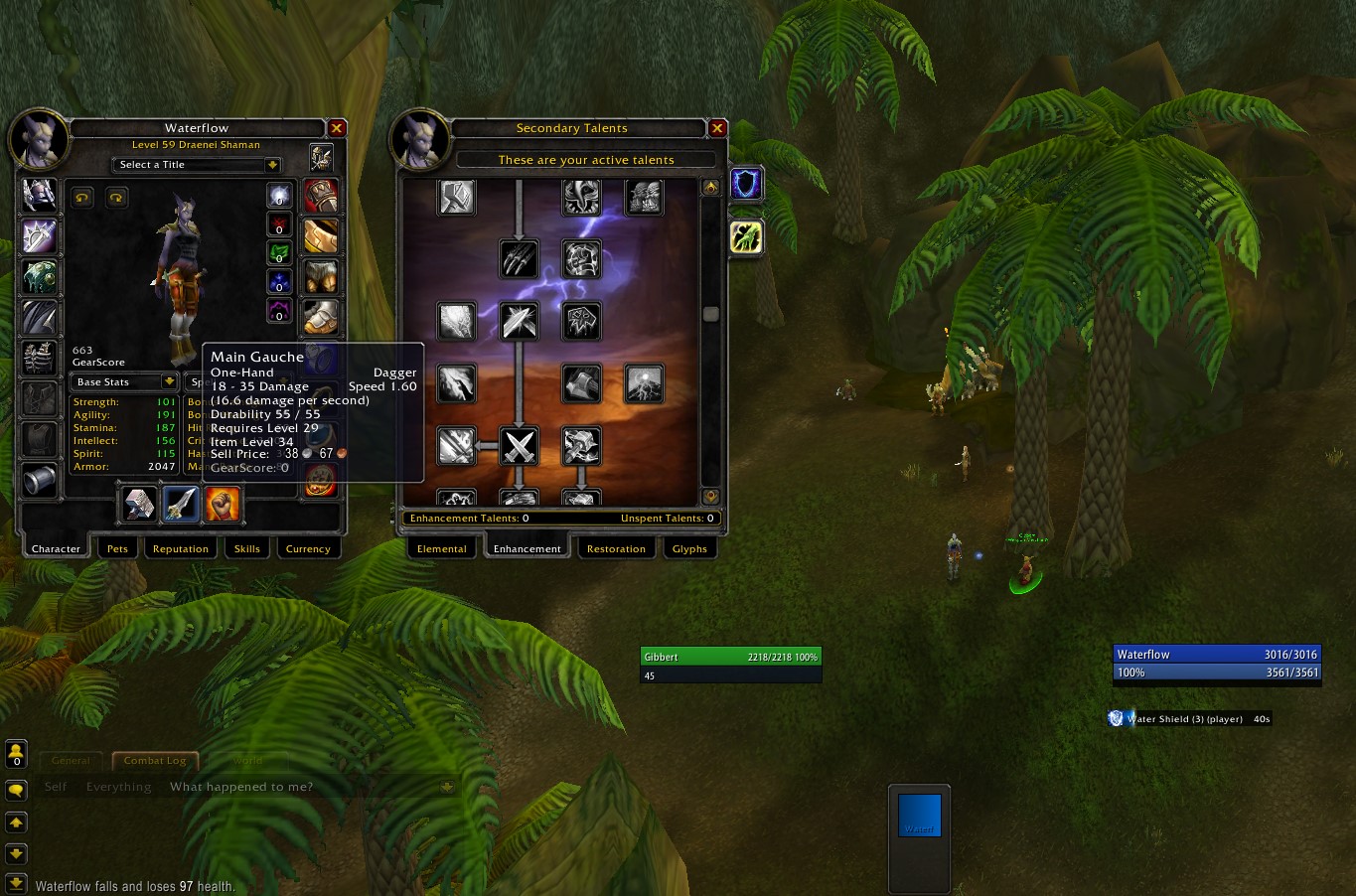Click the fist weapon icon beside the dagger
The height and width of the screenshot is (896, 1356).
pos(223,505)
